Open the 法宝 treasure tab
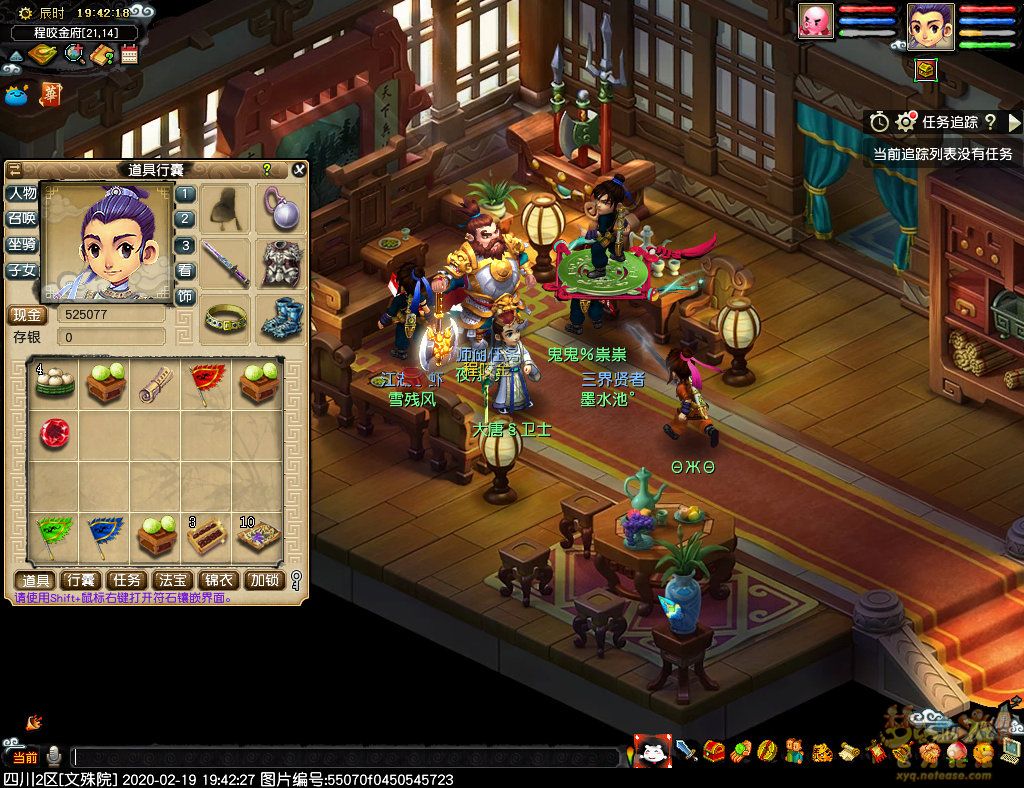This screenshot has height=788, width=1024. point(173,580)
